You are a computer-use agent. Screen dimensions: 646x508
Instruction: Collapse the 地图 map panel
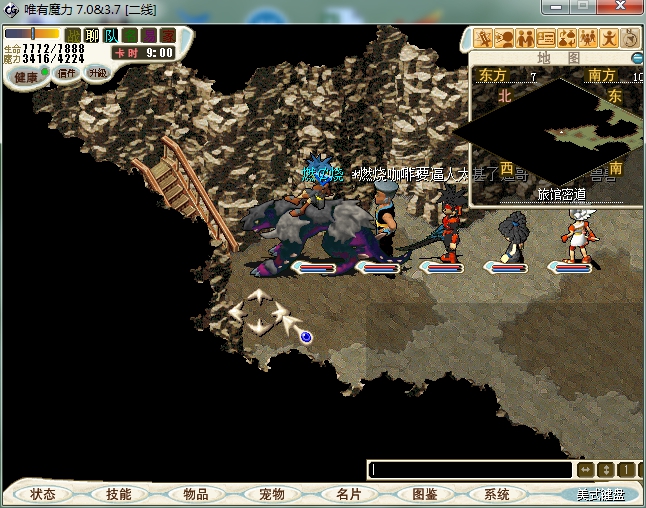pos(637,58)
